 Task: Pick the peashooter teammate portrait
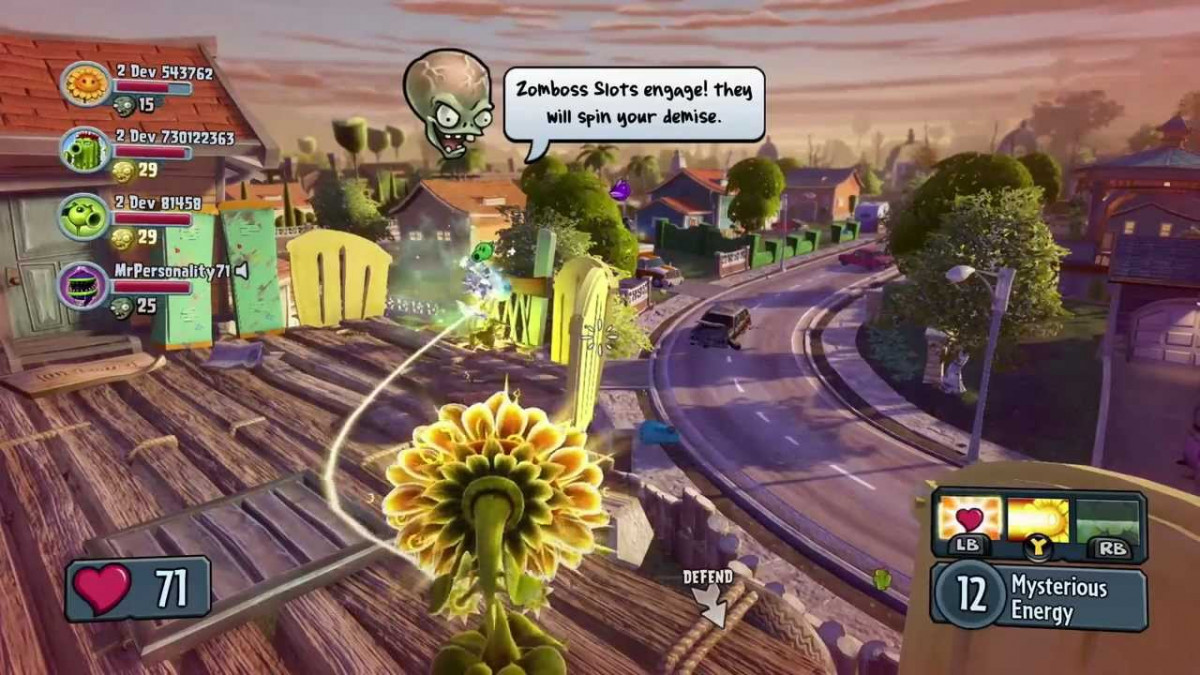[85, 217]
